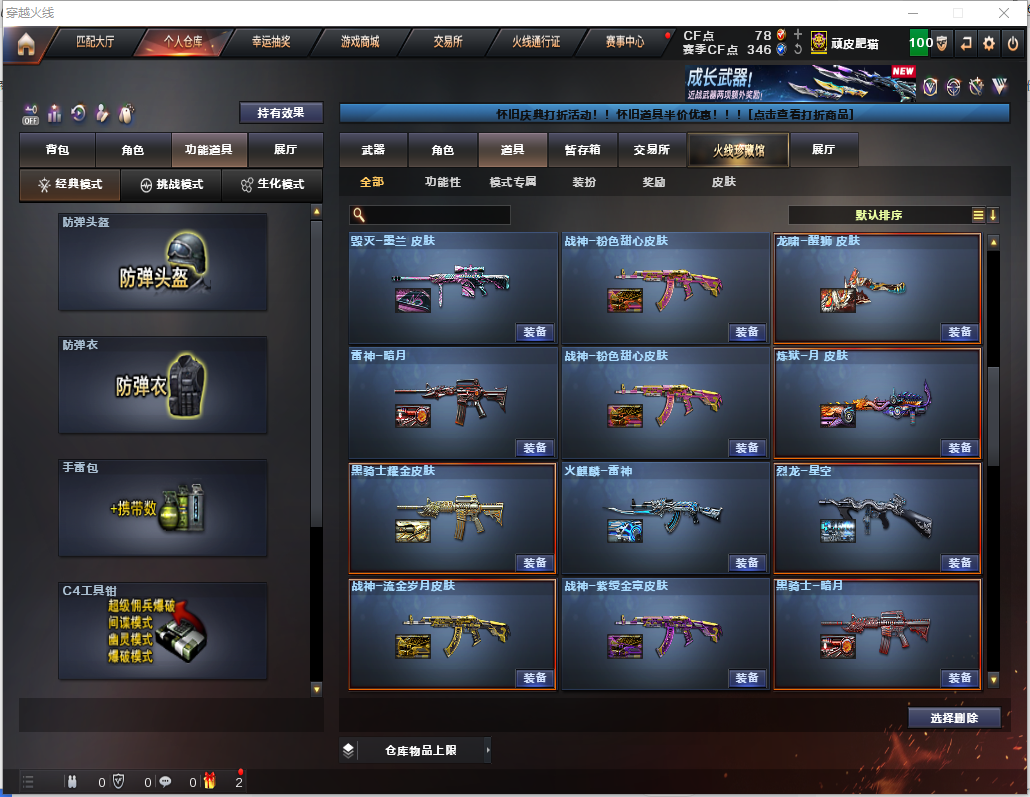Equip the 毁灭-墨兰 皮肤 skin
The image size is (1030, 797).
click(535, 332)
